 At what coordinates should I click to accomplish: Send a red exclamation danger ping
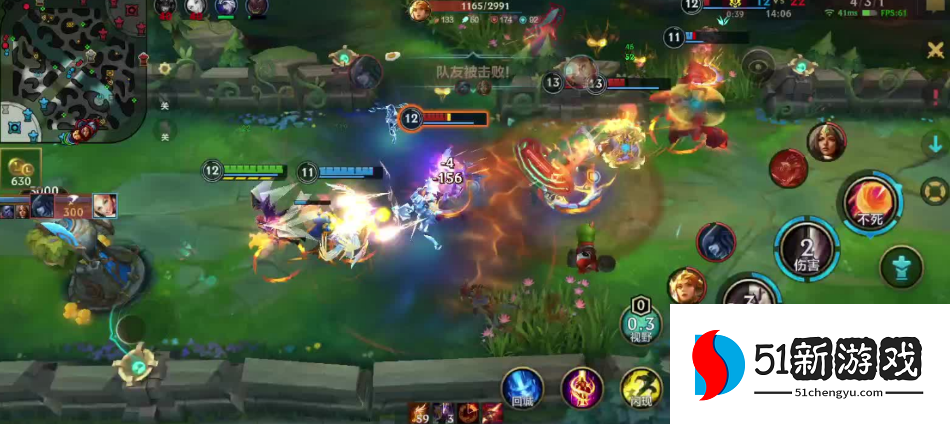click(x=936, y=95)
